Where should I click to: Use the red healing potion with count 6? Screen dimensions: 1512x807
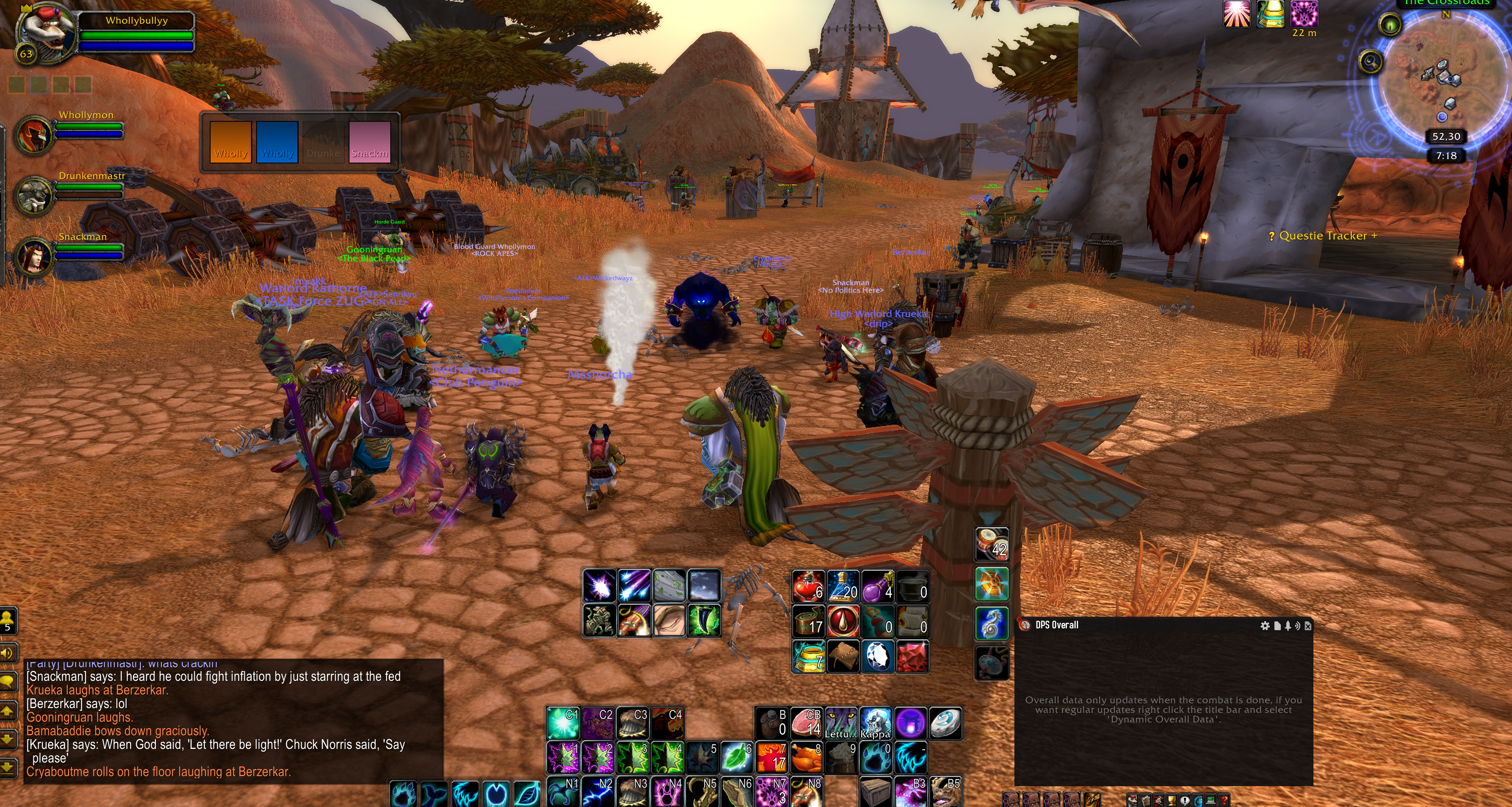pyautogui.click(x=809, y=586)
